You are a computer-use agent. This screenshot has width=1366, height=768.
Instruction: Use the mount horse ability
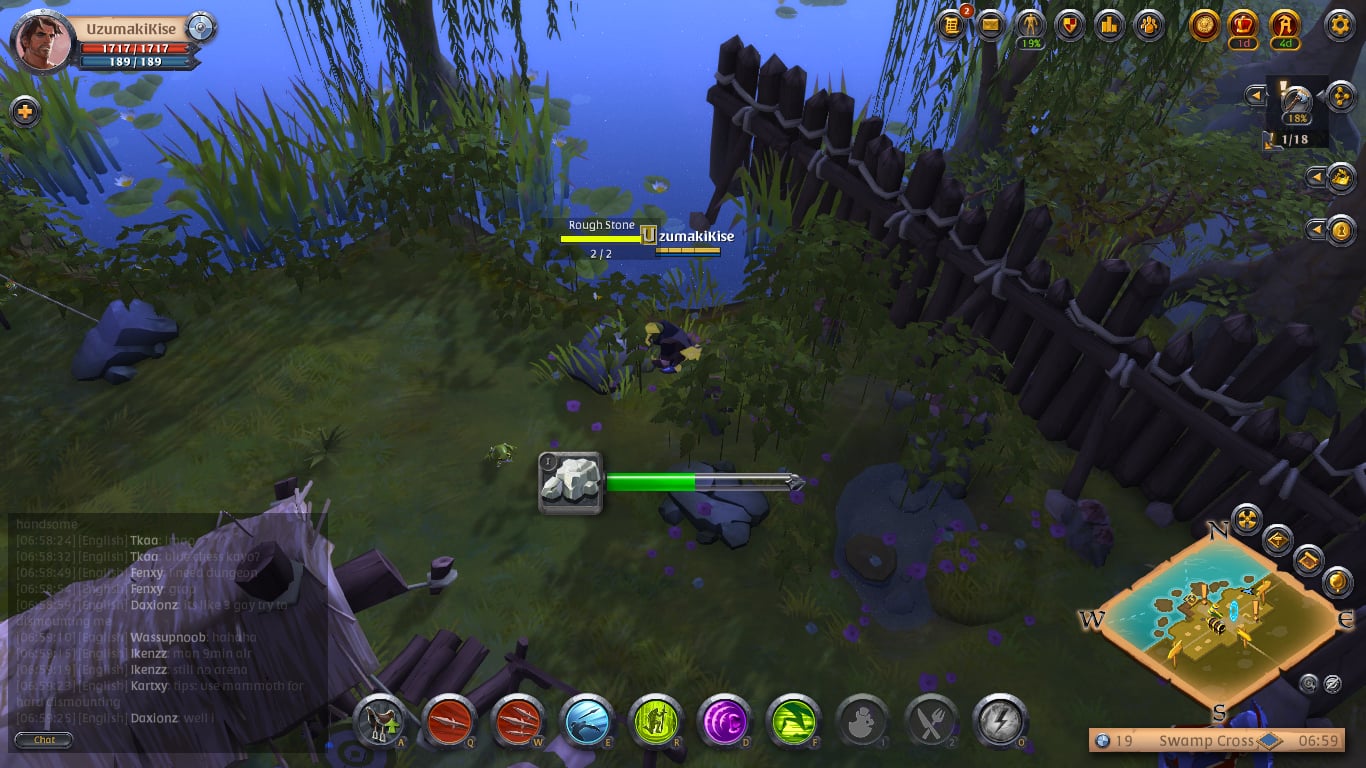(379, 720)
